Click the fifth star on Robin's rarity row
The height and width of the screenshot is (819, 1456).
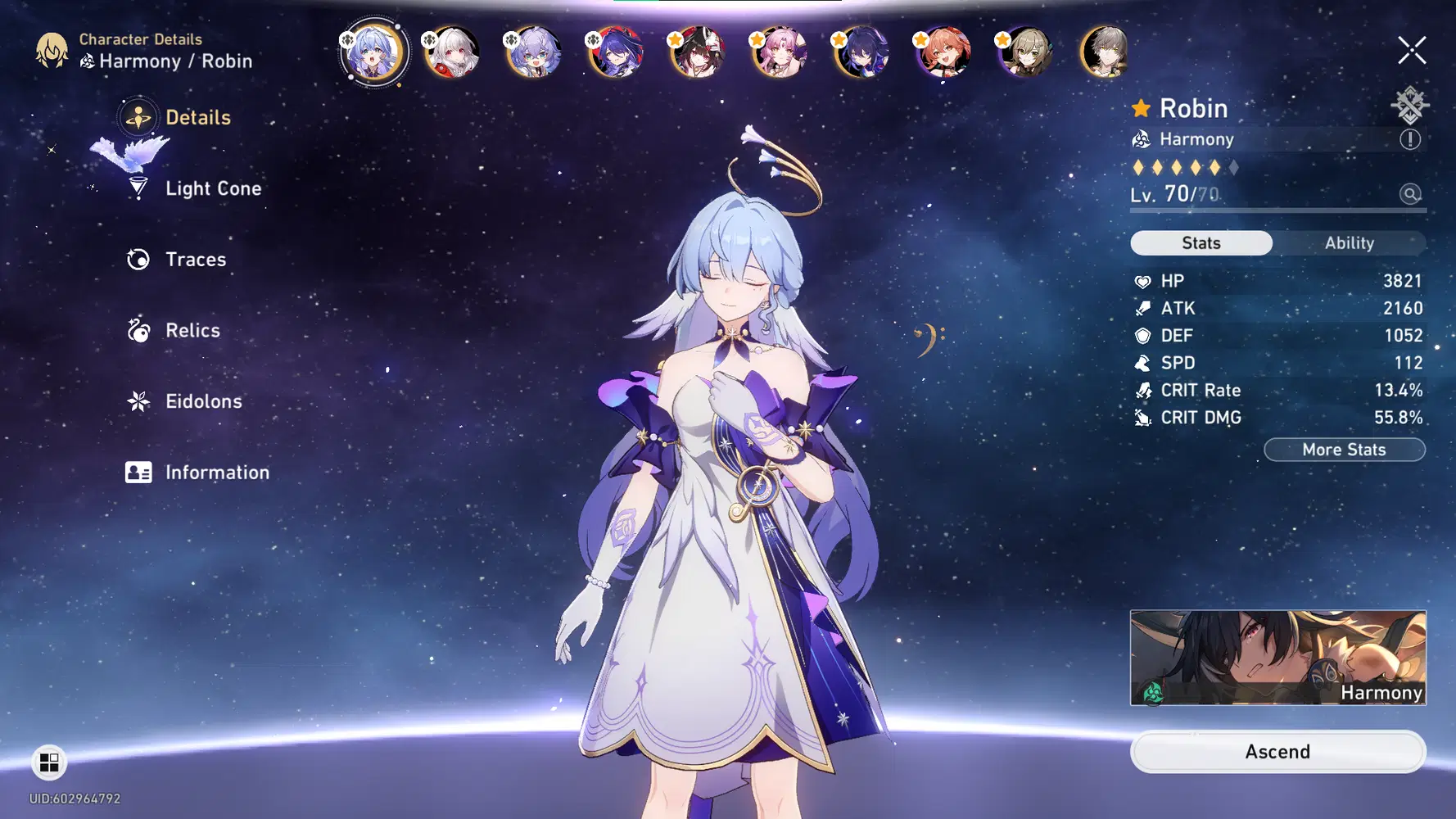[x=1214, y=167]
